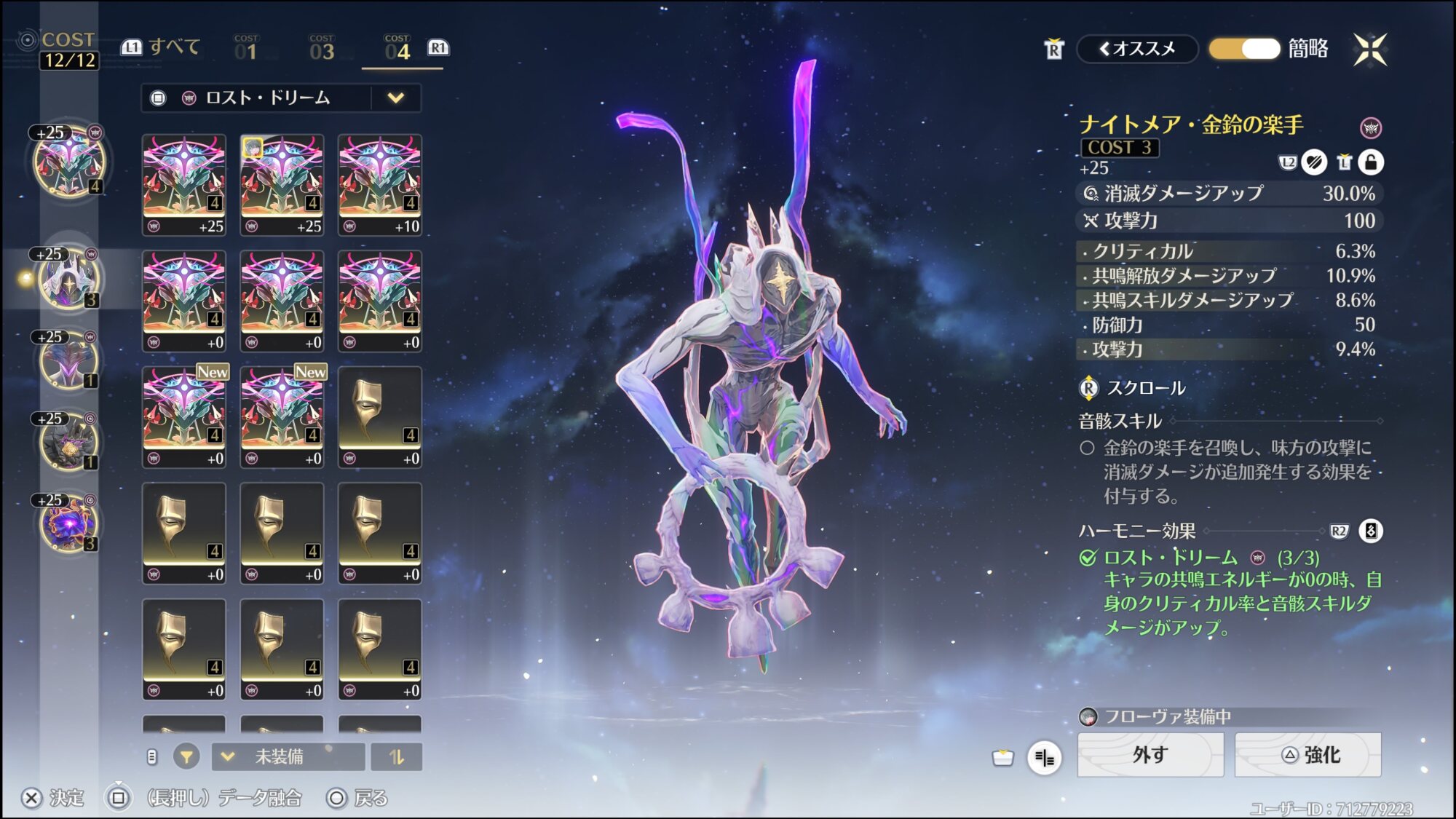Select the COST 01 tab
1456x819 pixels.
pos(246,49)
